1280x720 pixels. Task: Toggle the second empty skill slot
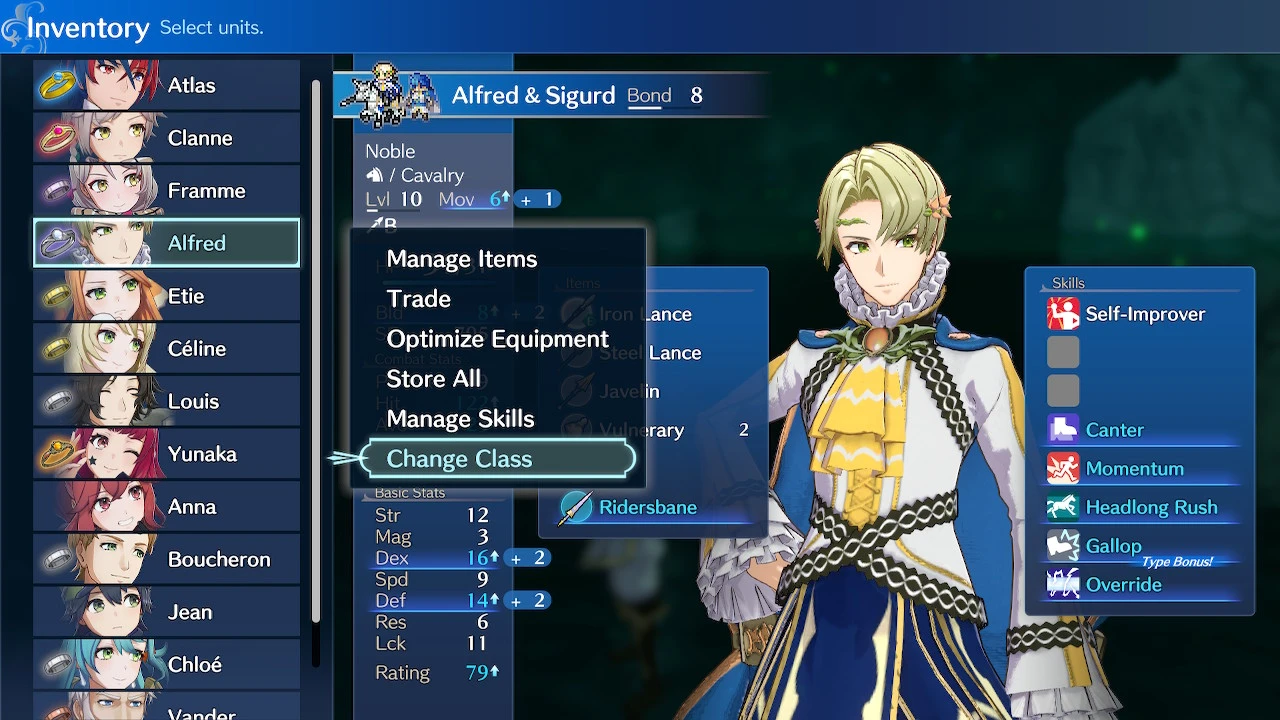[1063, 390]
